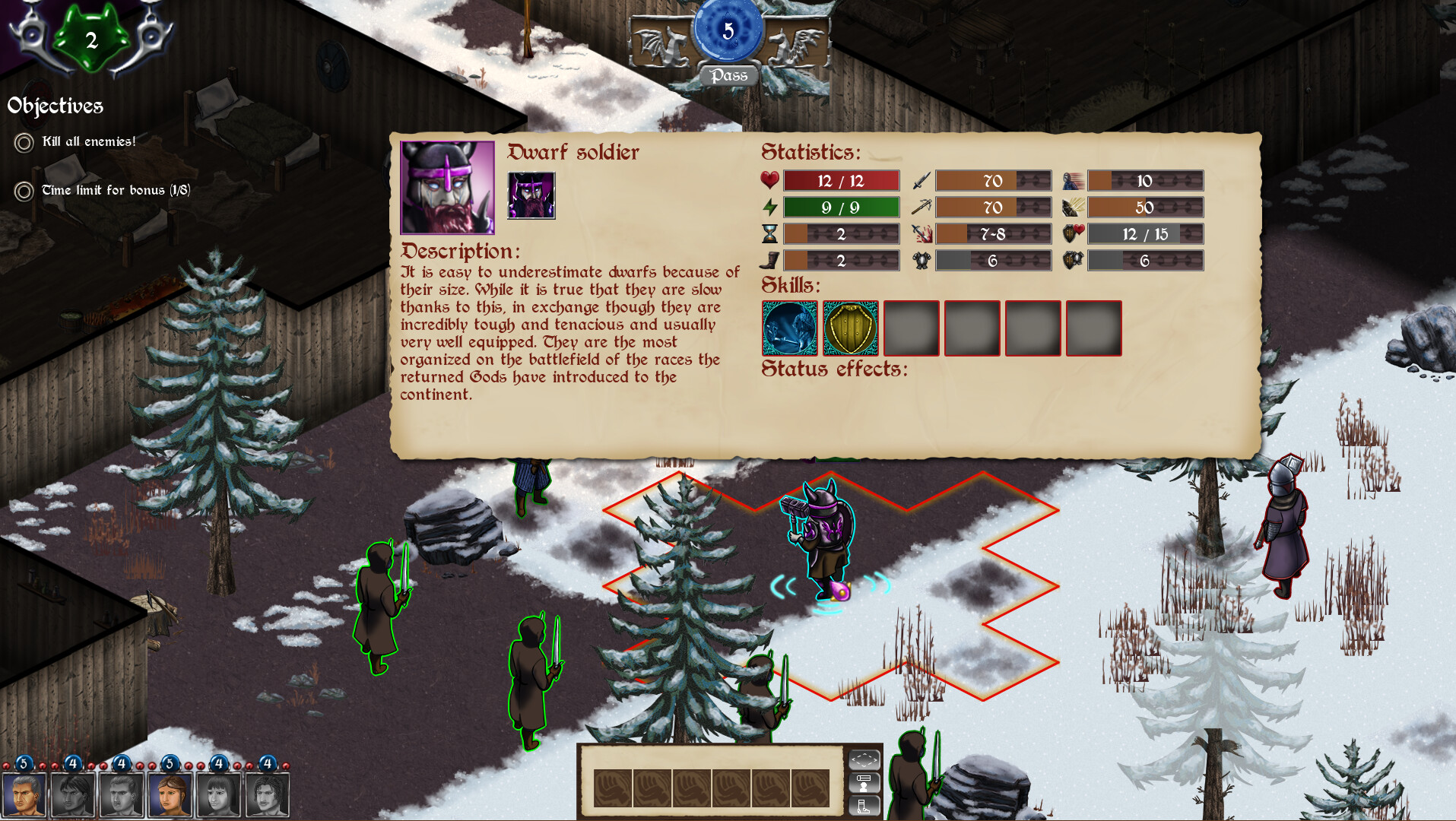This screenshot has height=821, width=1456.
Task: Select the golden shield defense skill
Action: pos(850,328)
